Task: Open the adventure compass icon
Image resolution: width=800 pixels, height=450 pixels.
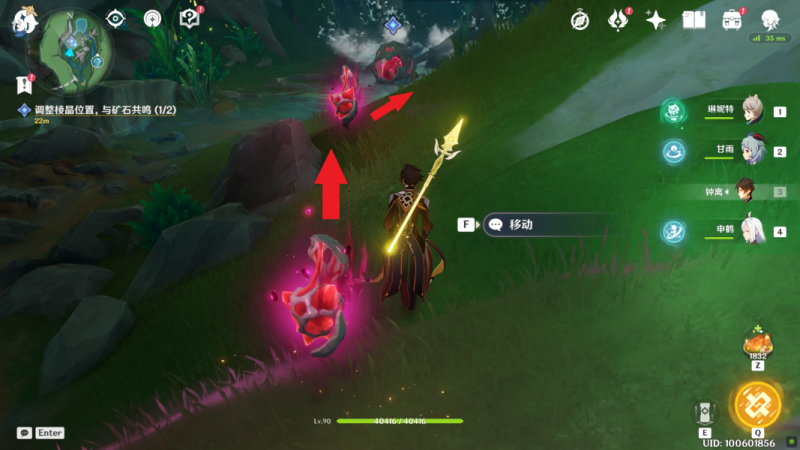Action: point(580,19)
